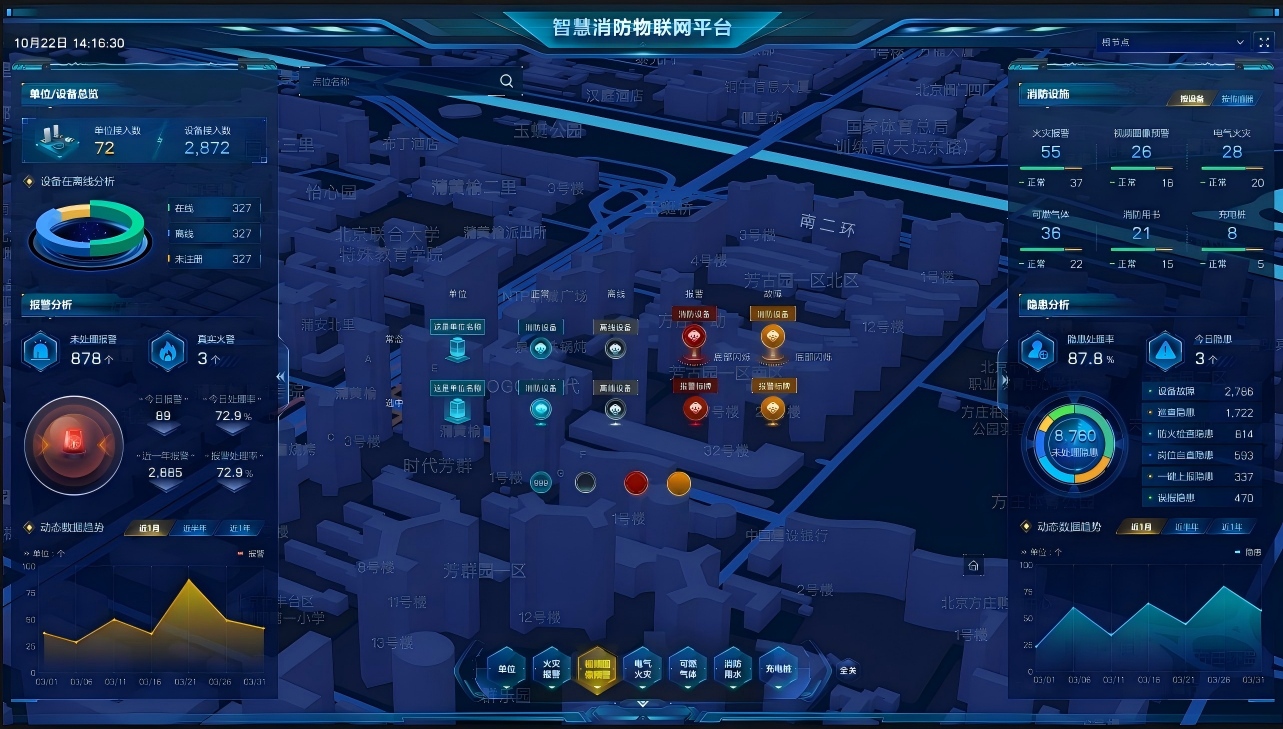Select the 单位 hexagon filter
This screenshot has width=1283, height=729.
(x=507, y=669)
